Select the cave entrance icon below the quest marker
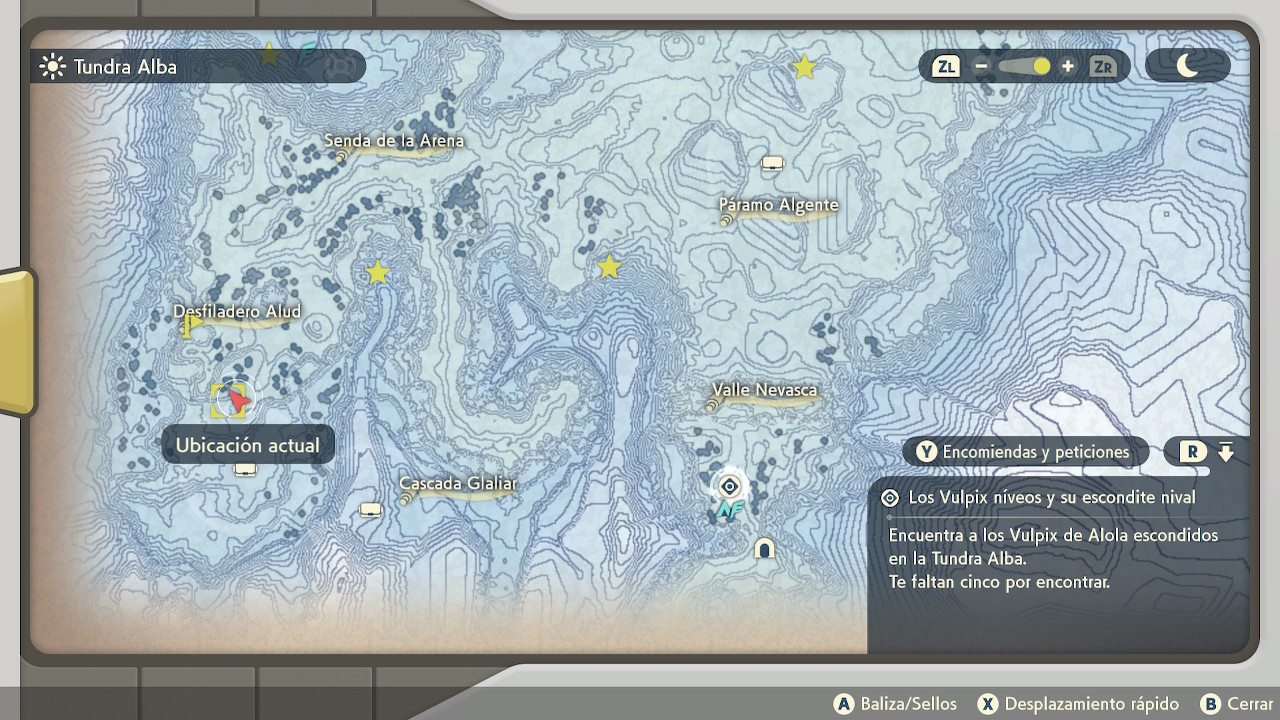This screenshot has width=1280, height=720. click(x=765, y=548)
